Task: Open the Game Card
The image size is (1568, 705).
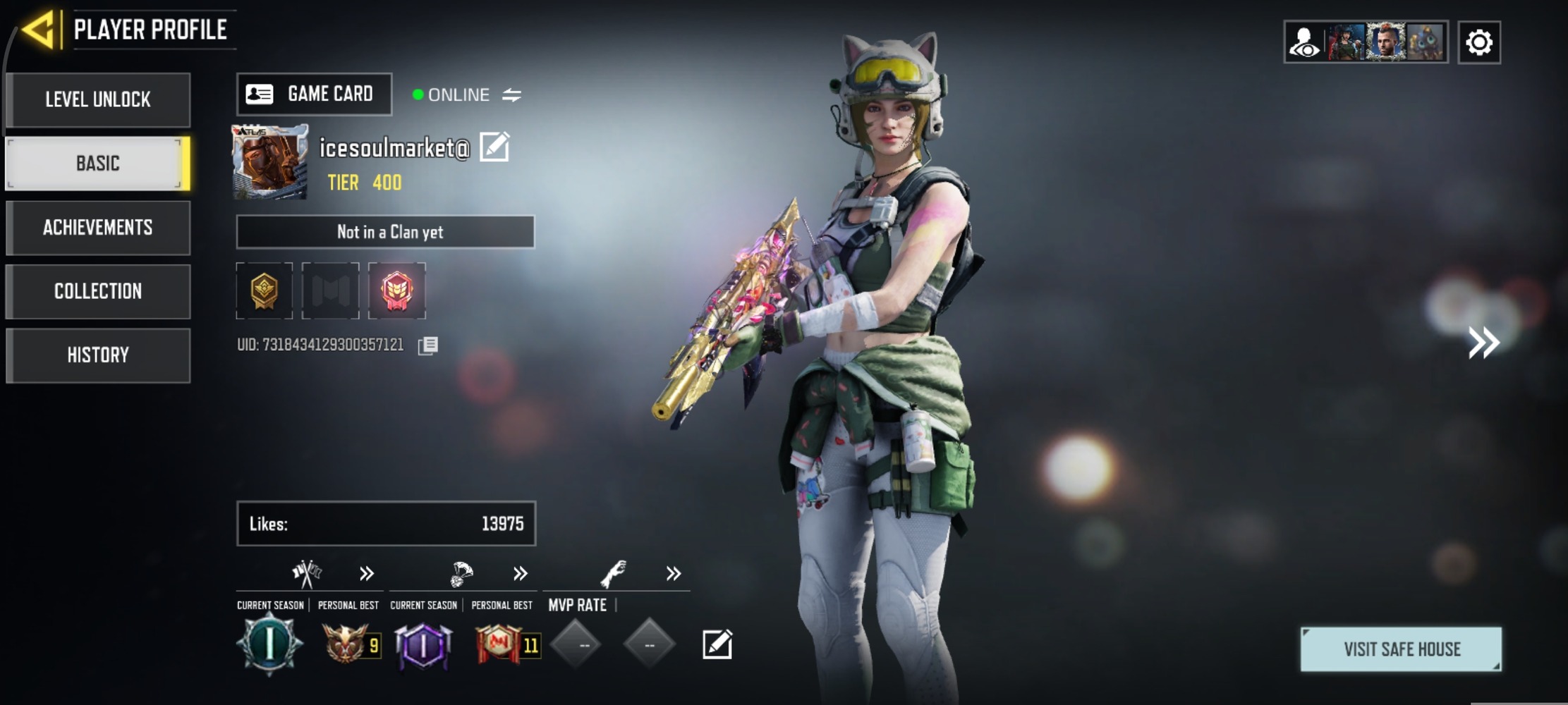Action: (x=314, y=94)
